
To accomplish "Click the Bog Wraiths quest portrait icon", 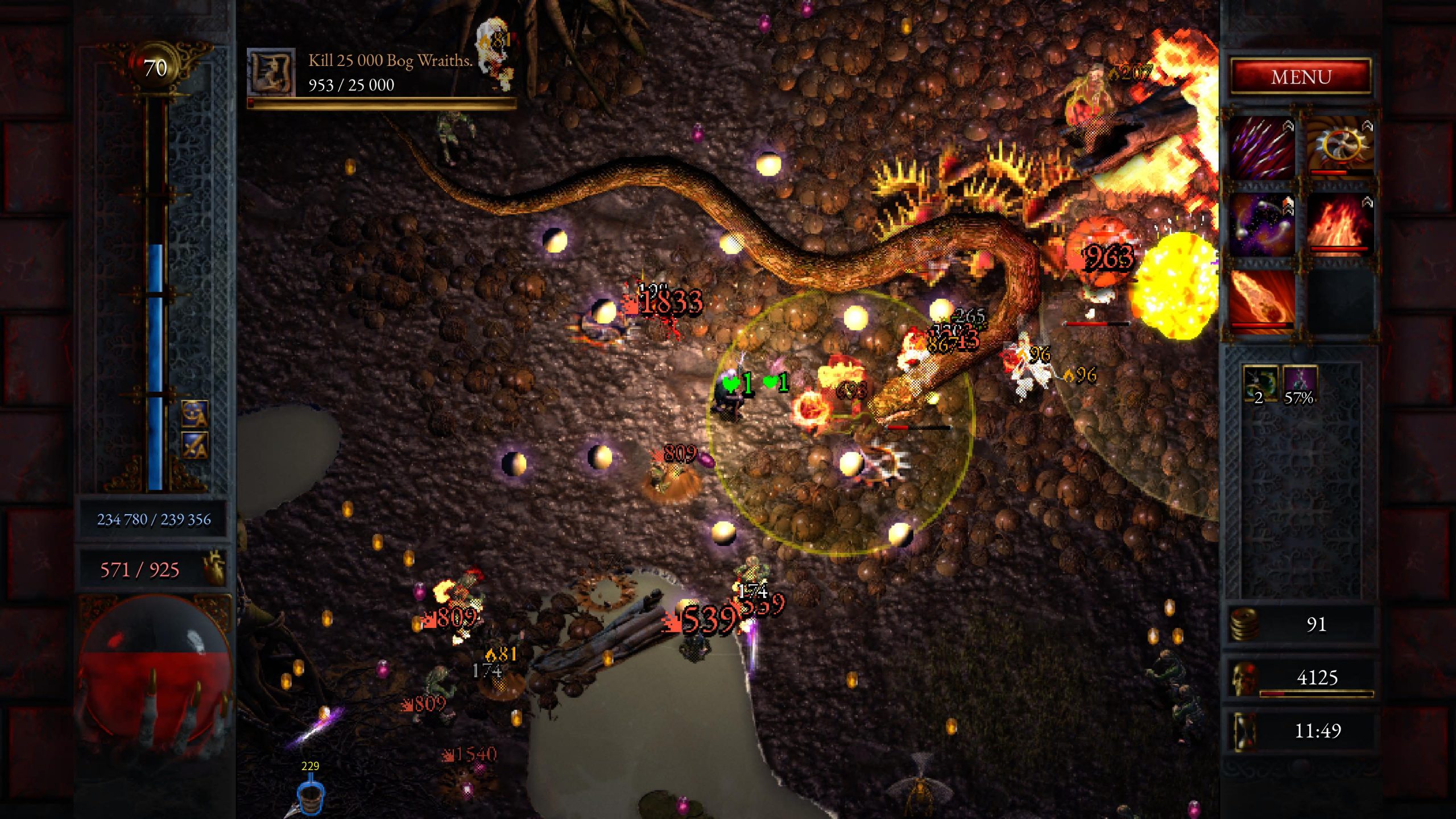I will [271, 73].
